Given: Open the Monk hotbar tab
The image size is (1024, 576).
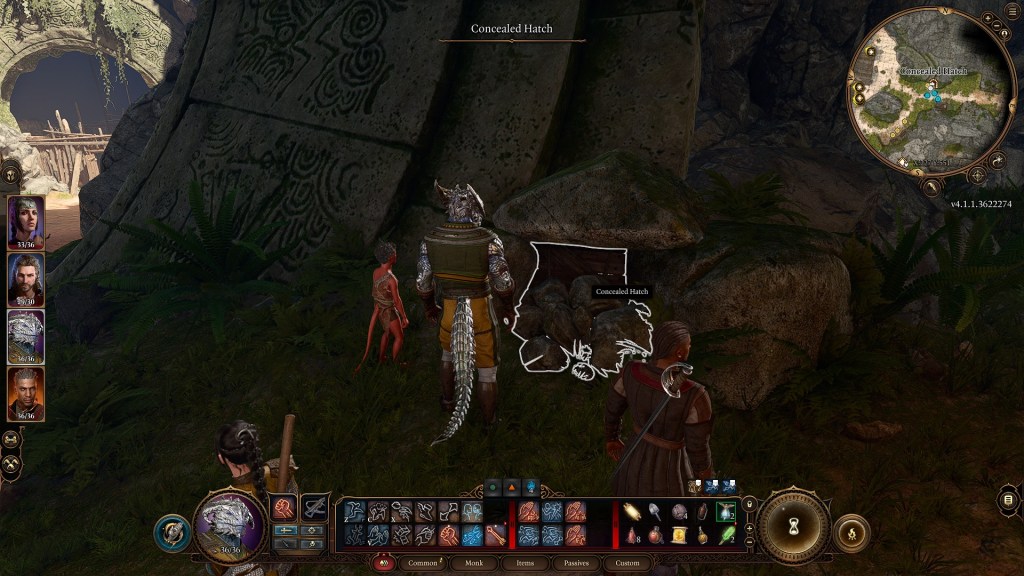Looking at the screenshot, I should coord(474,563).
